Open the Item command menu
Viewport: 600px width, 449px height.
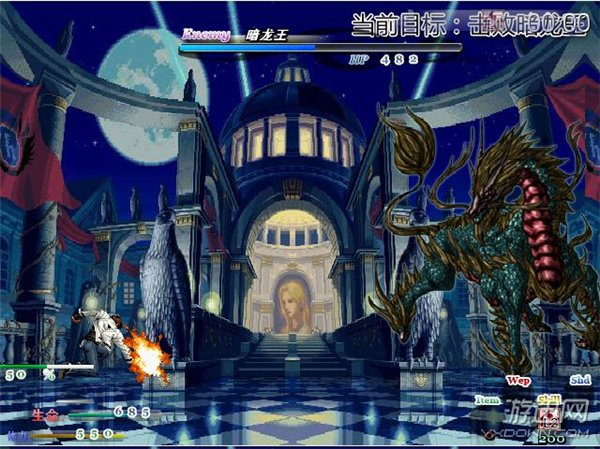(487, 399)
